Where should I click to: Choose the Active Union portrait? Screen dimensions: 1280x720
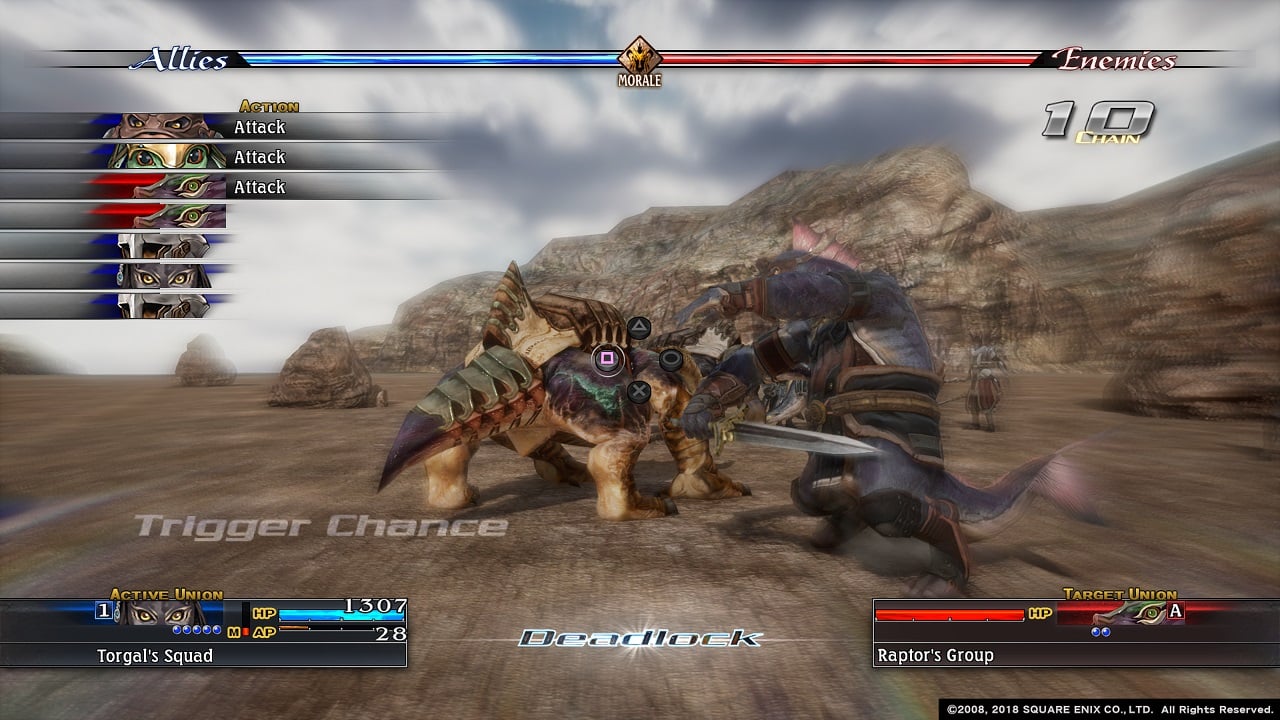(164, 612)
